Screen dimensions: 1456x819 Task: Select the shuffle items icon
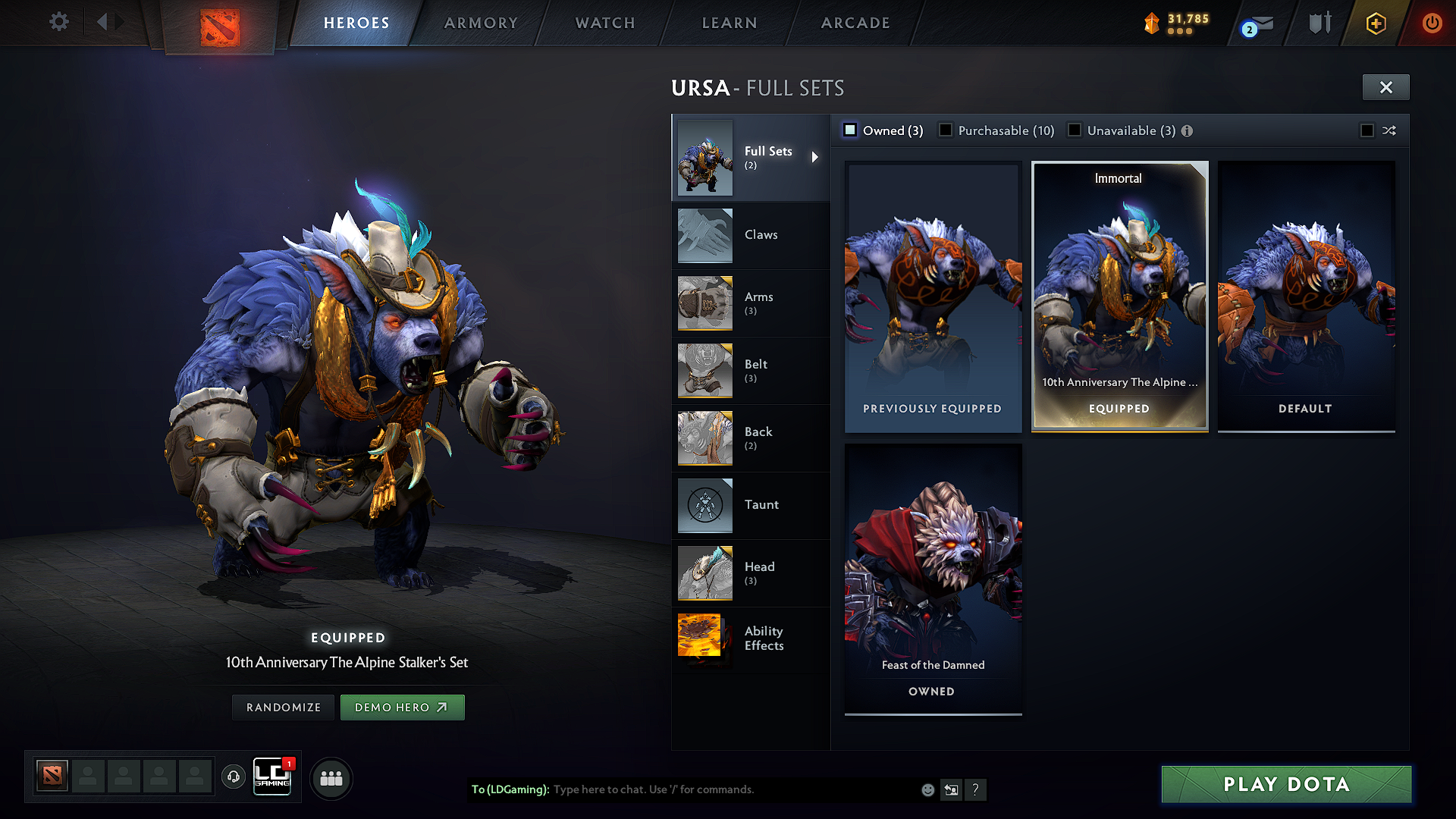pos(1390,130)
